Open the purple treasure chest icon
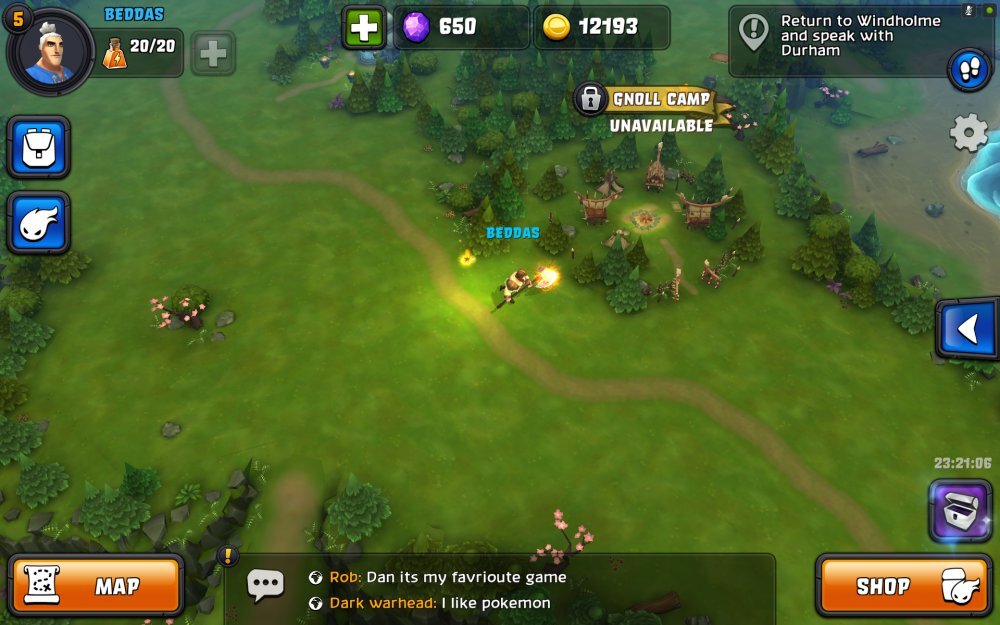The height and width of the screenshot is (625, 1000). [x=960, y=510]
